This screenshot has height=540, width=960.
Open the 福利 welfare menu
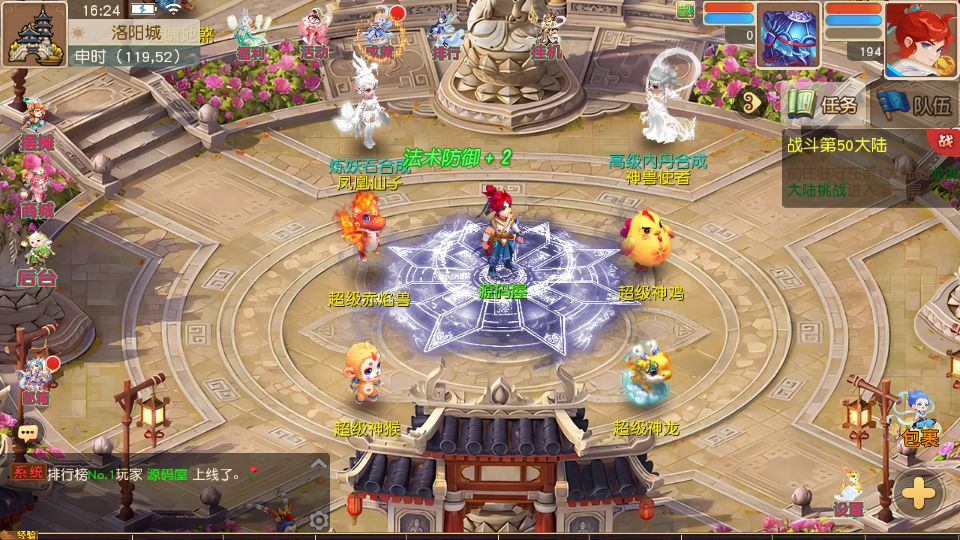[248, 36]
